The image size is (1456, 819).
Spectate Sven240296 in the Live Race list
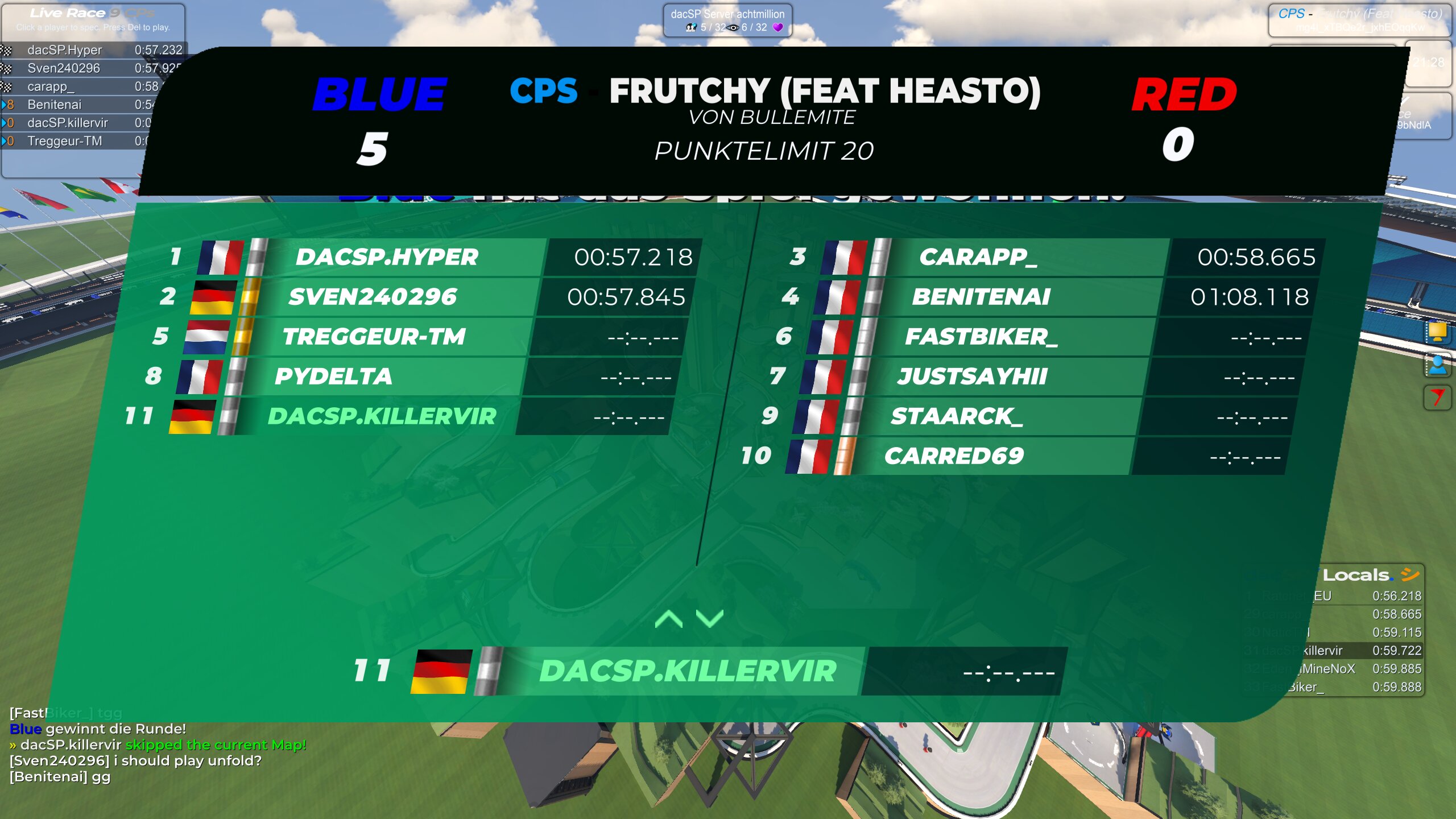pos(64,68)
